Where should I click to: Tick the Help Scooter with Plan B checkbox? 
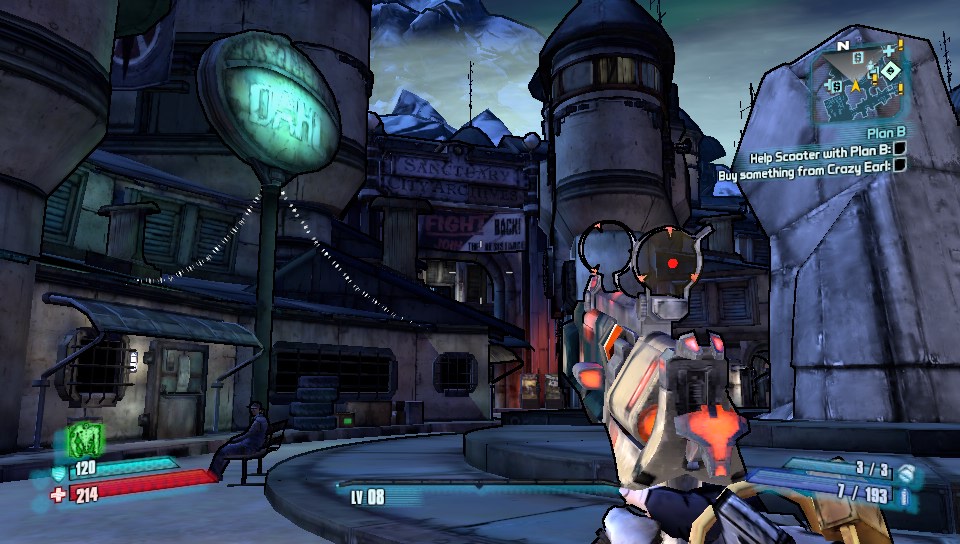[899, 148]
